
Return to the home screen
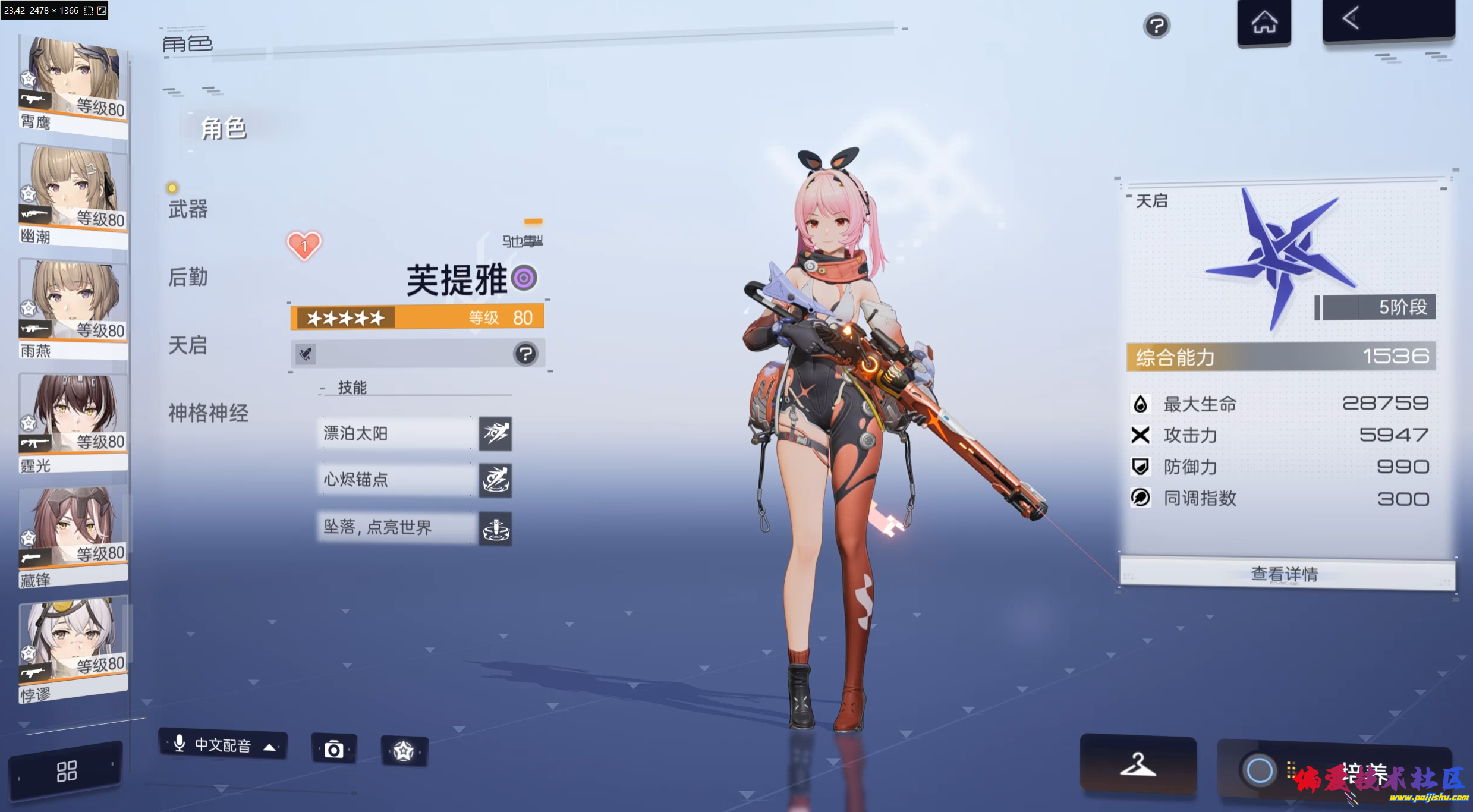pos(1264,23)
